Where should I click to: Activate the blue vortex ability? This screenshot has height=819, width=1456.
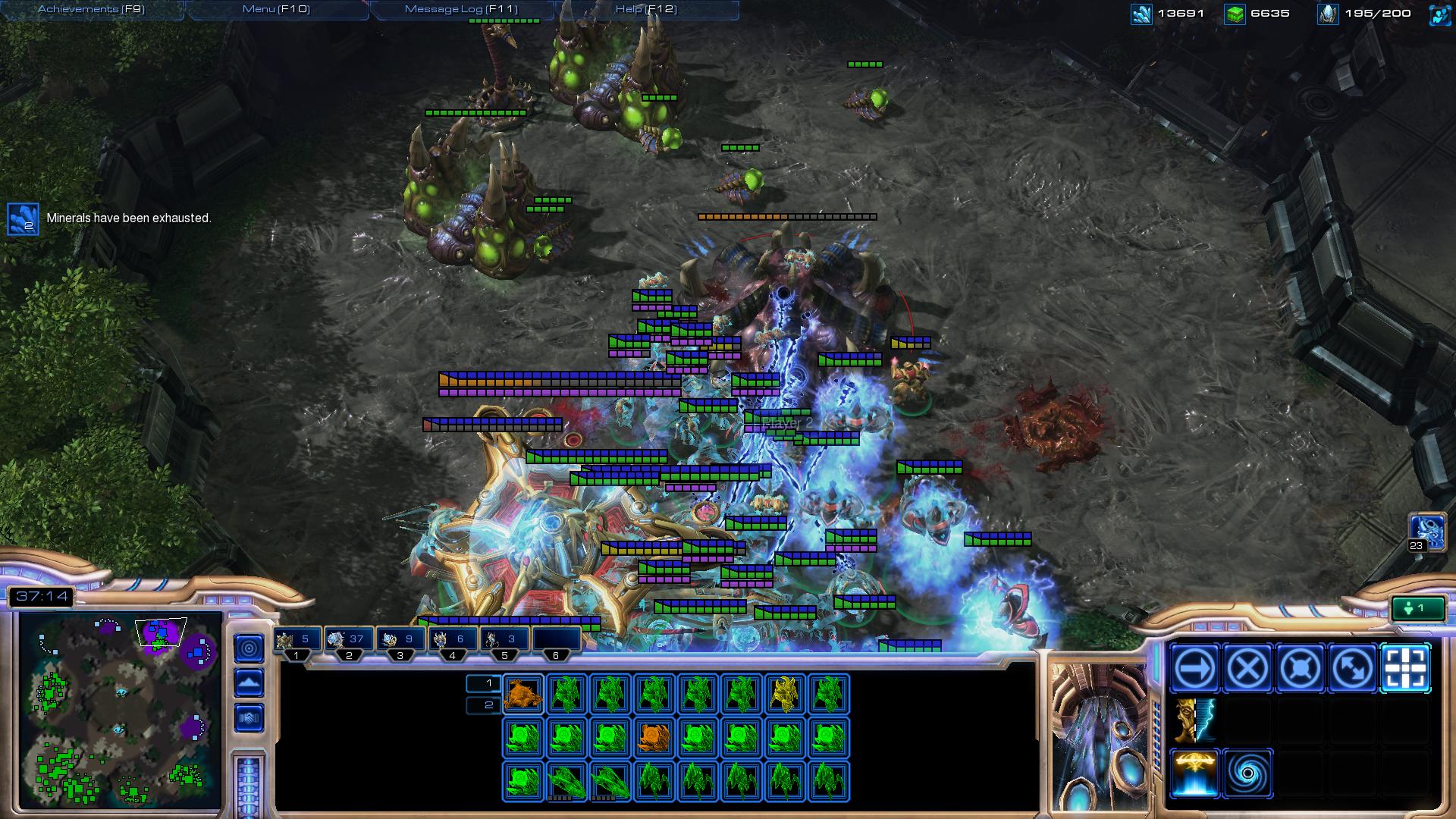(1247, 773)
